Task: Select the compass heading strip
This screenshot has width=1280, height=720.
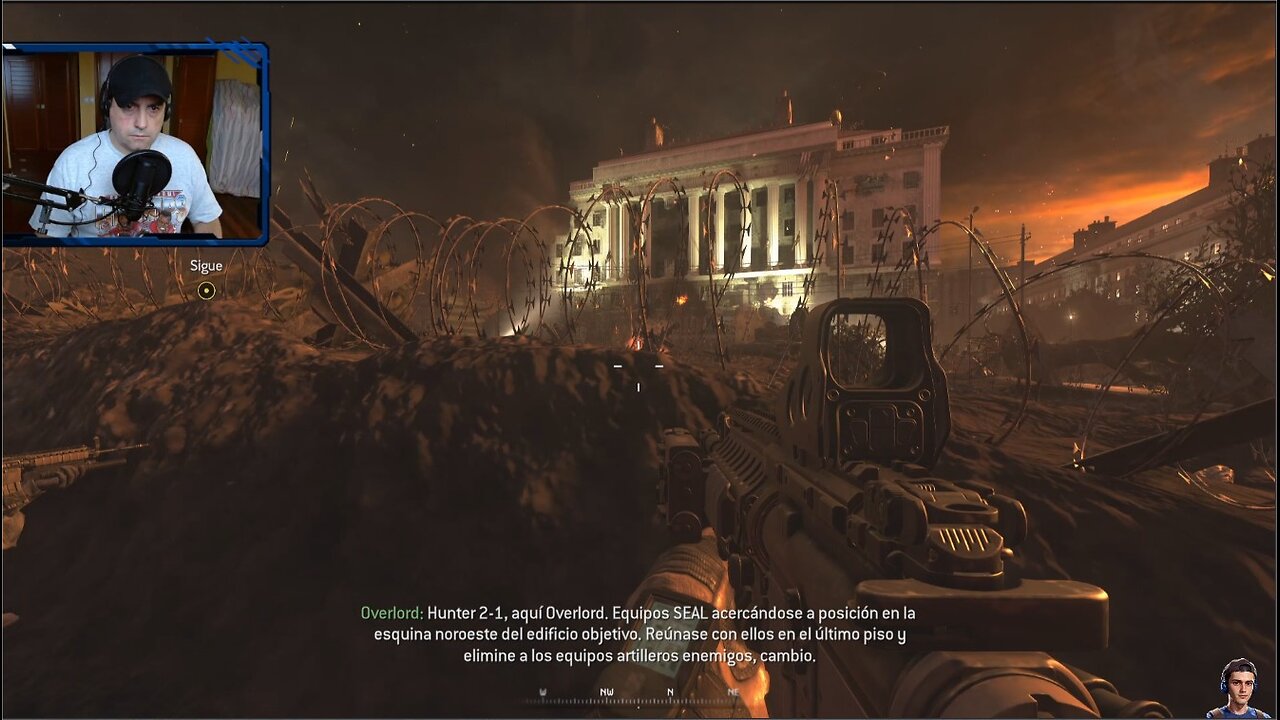Action: (640, 694)
